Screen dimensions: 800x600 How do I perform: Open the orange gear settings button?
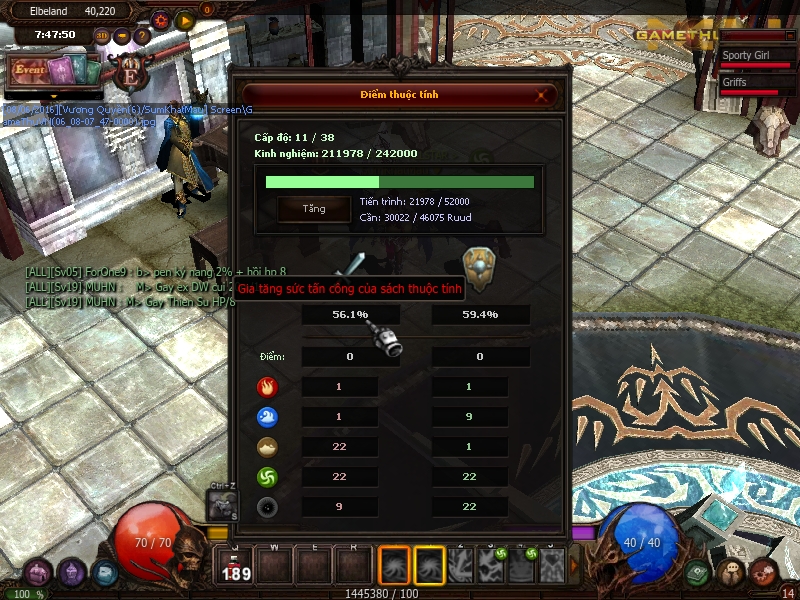tap(161, 19)
